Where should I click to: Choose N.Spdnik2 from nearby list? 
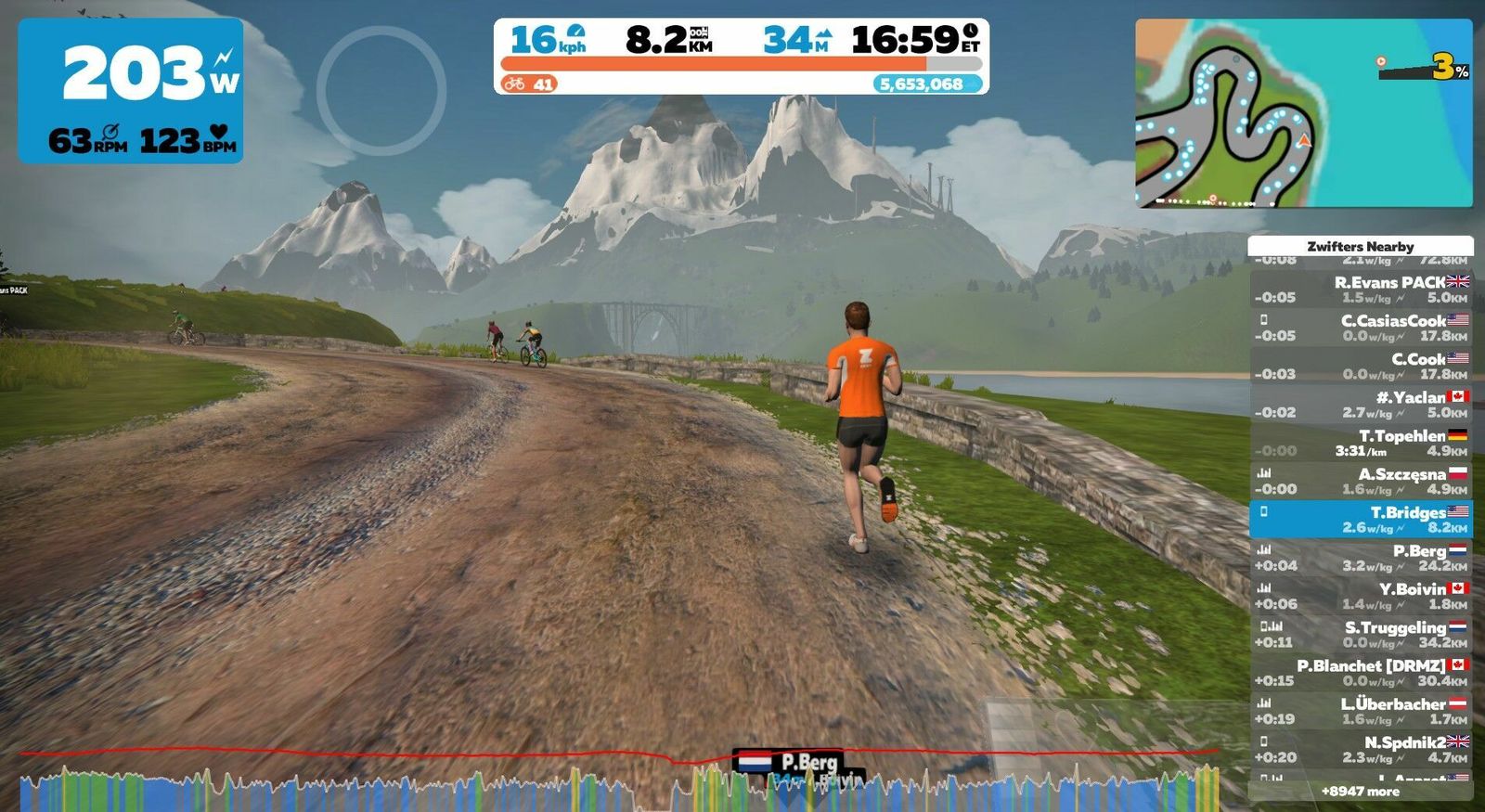point(1361,750)
